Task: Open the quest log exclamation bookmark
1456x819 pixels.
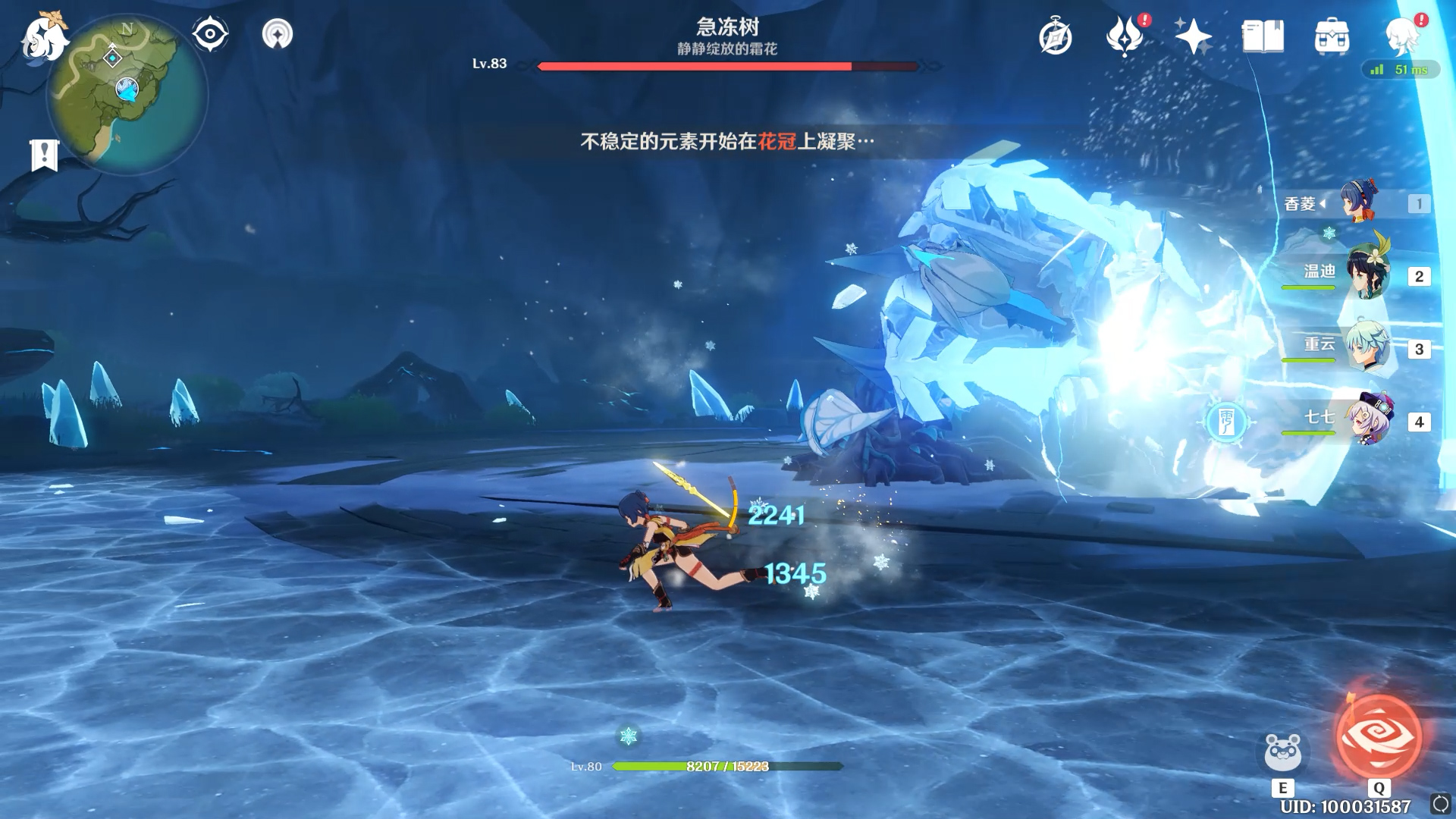Action: tap(44, 155)
